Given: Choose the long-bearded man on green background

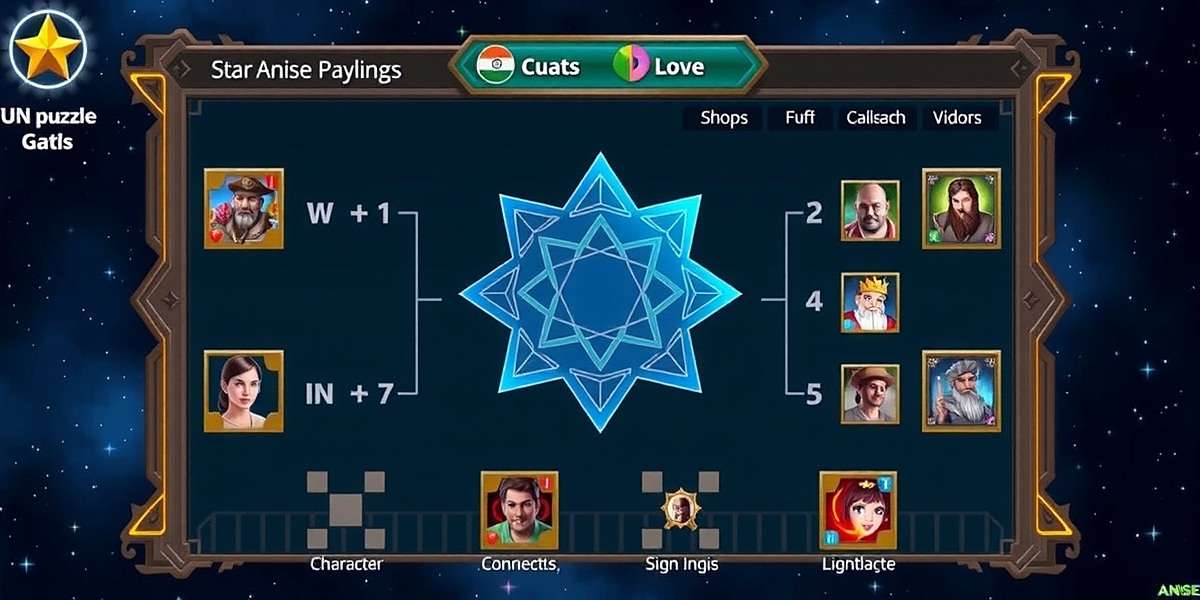Looking at the screenshot, I should pos(960,208).
